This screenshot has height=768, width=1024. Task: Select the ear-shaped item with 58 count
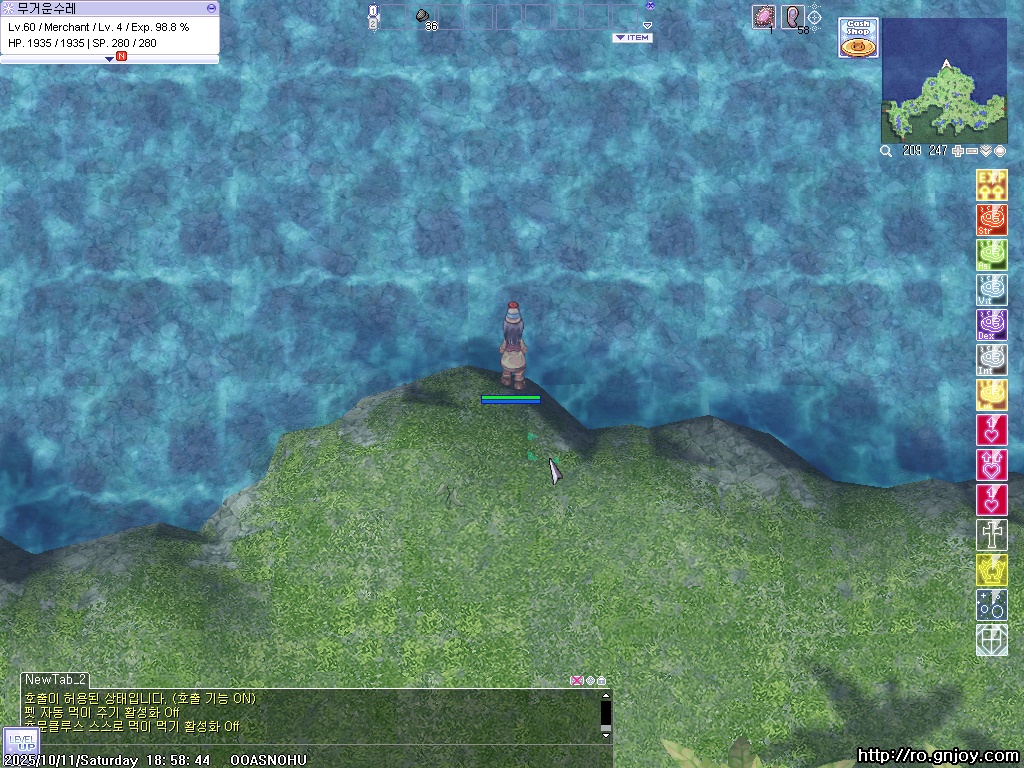coord(793,17)
